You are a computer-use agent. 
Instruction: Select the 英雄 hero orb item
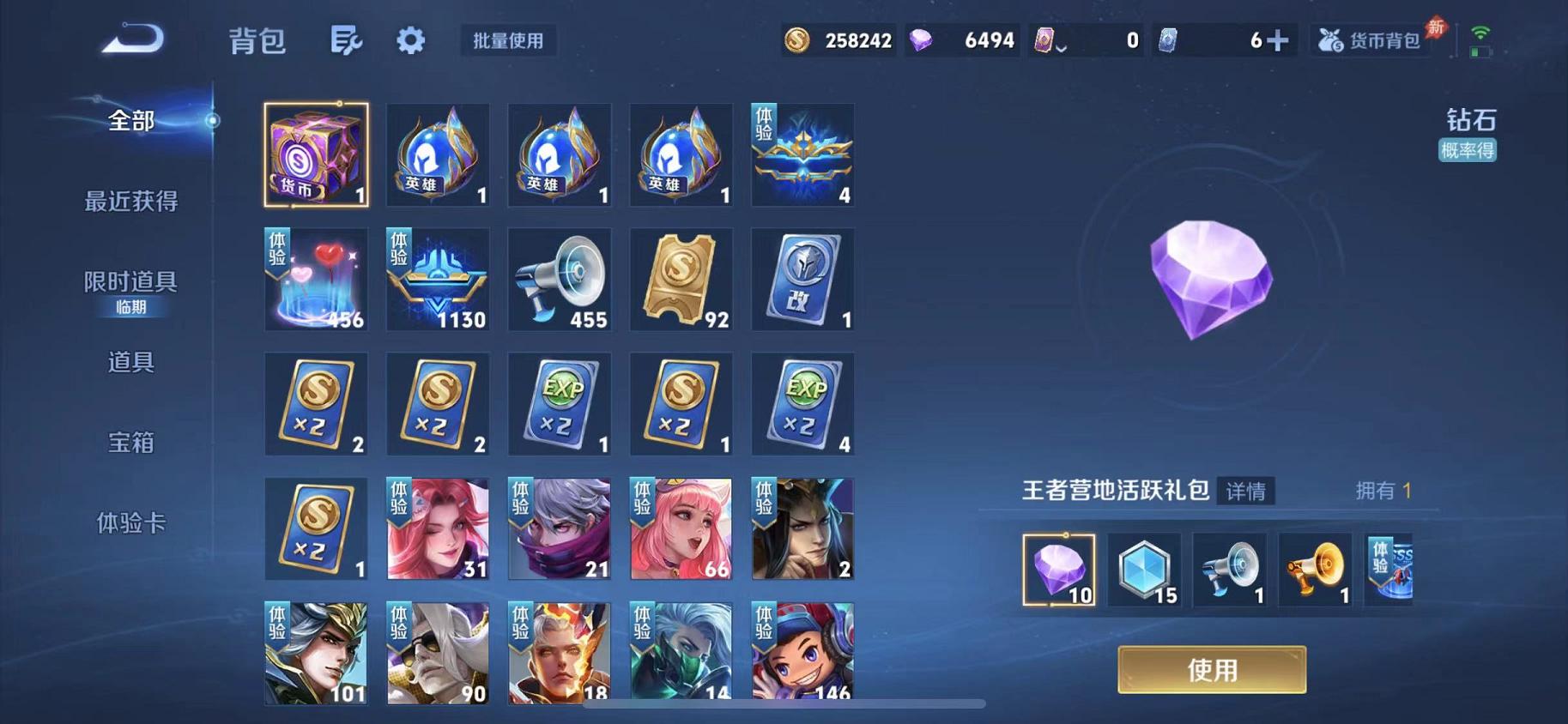pos(438,154)
